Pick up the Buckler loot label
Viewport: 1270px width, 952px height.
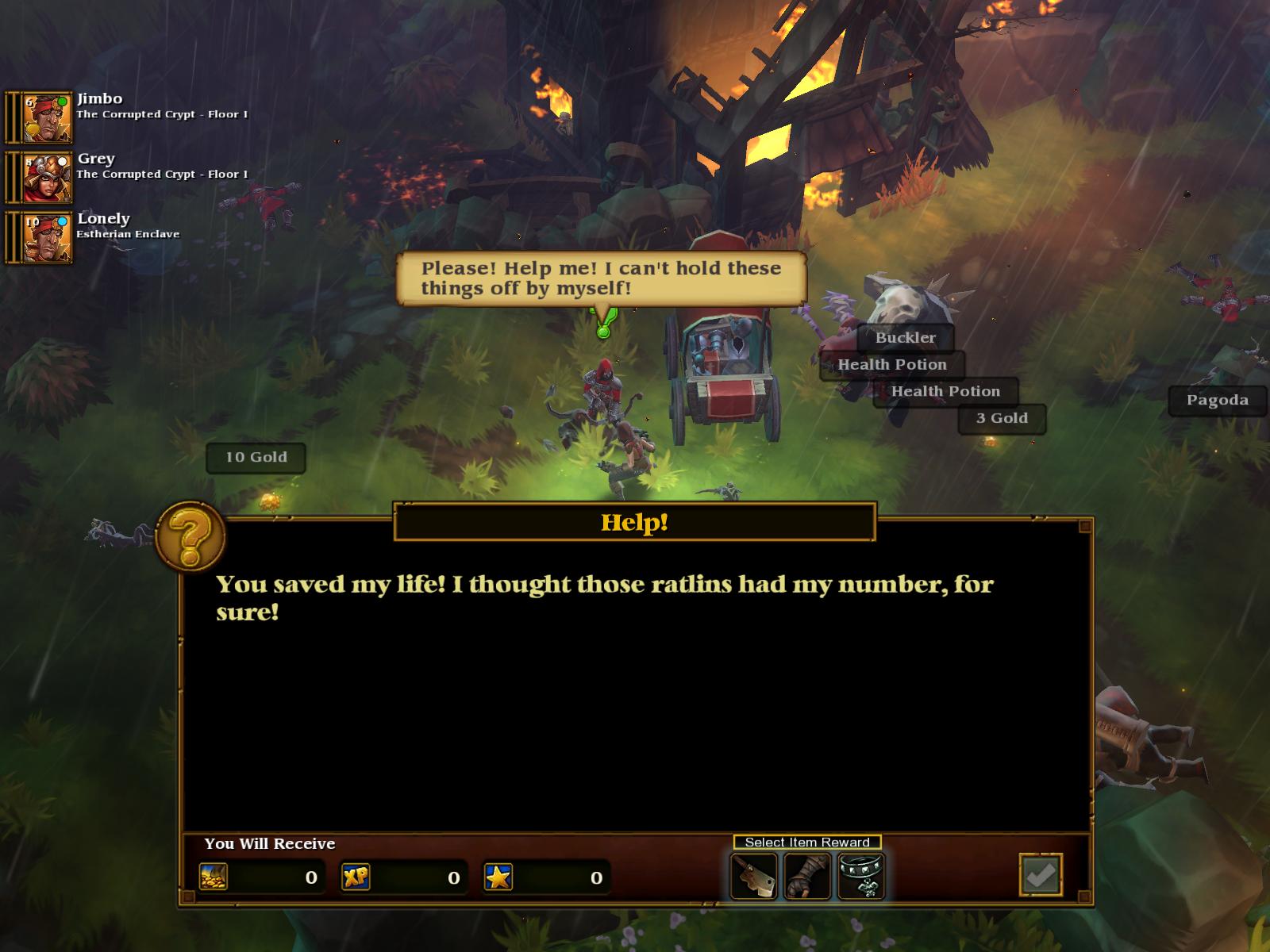(906, 338)
